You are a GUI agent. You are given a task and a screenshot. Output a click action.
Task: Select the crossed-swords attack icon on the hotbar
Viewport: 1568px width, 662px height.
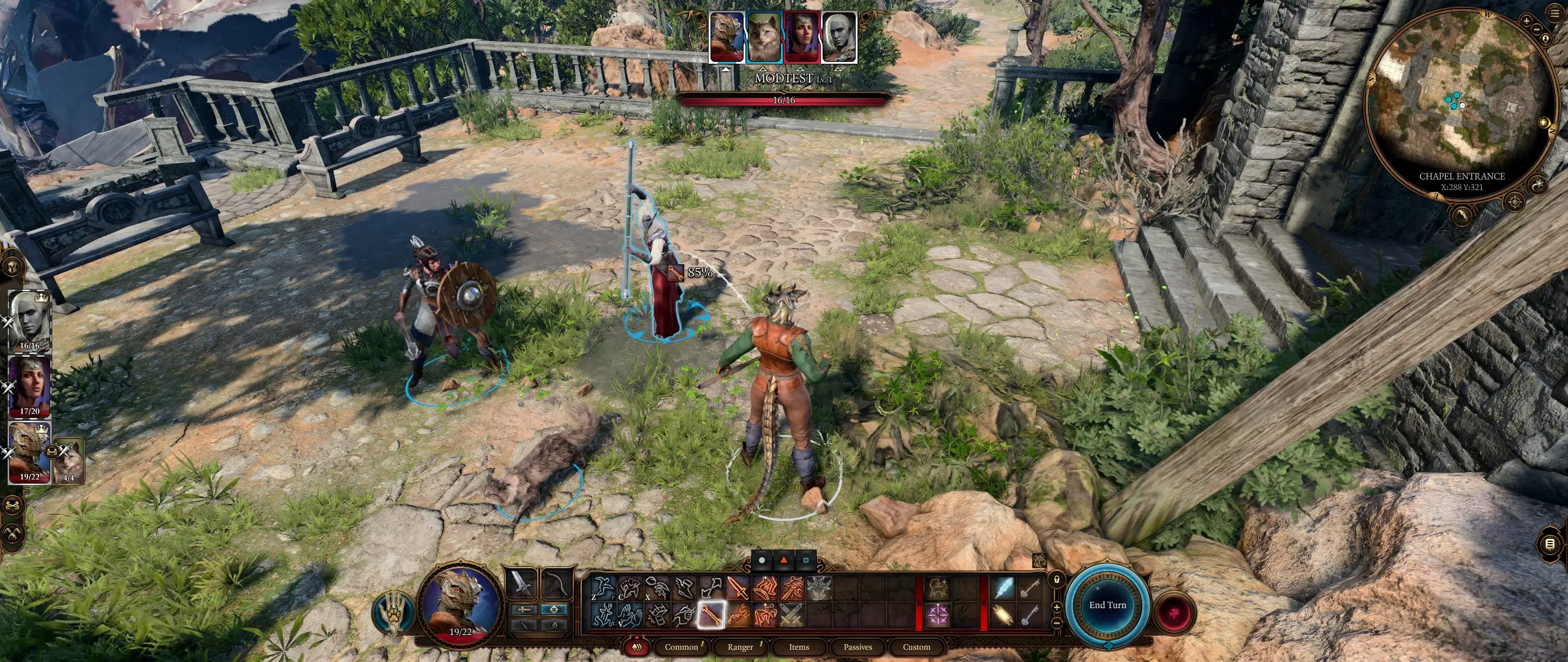[791, 615]
